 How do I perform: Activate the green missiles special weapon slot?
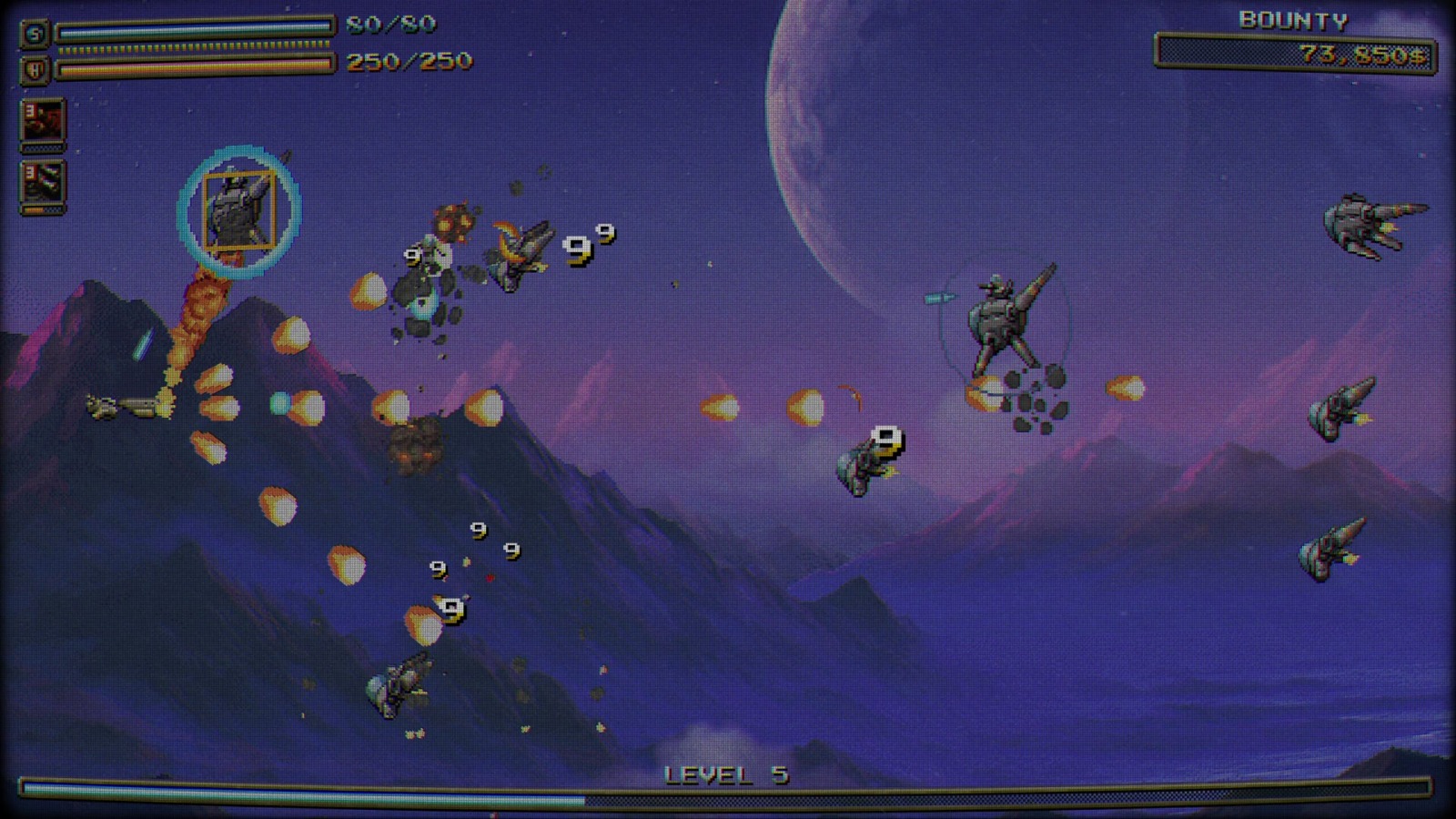[43, 183]
